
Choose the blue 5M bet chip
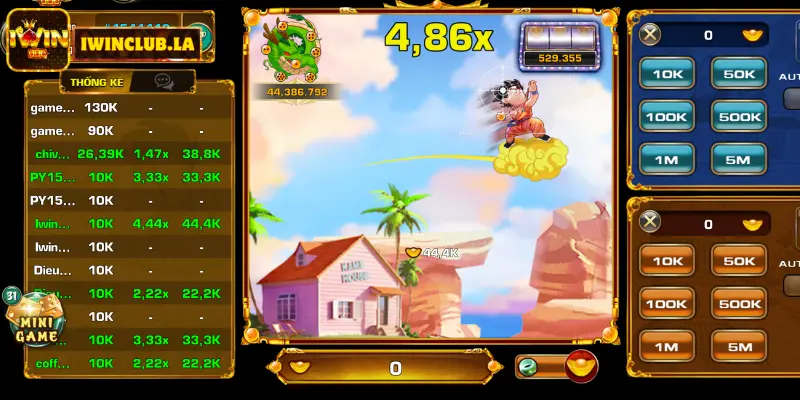point(738,159)
